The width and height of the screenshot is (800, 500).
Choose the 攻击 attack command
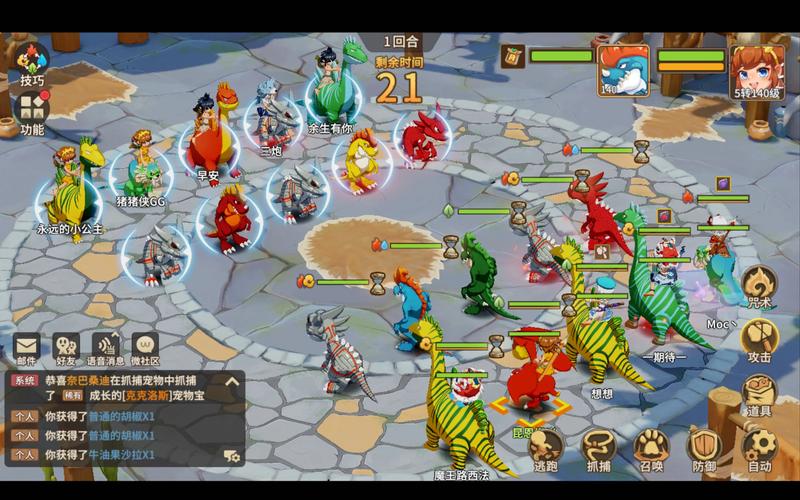pyautogui.click(x=759, y=339)
